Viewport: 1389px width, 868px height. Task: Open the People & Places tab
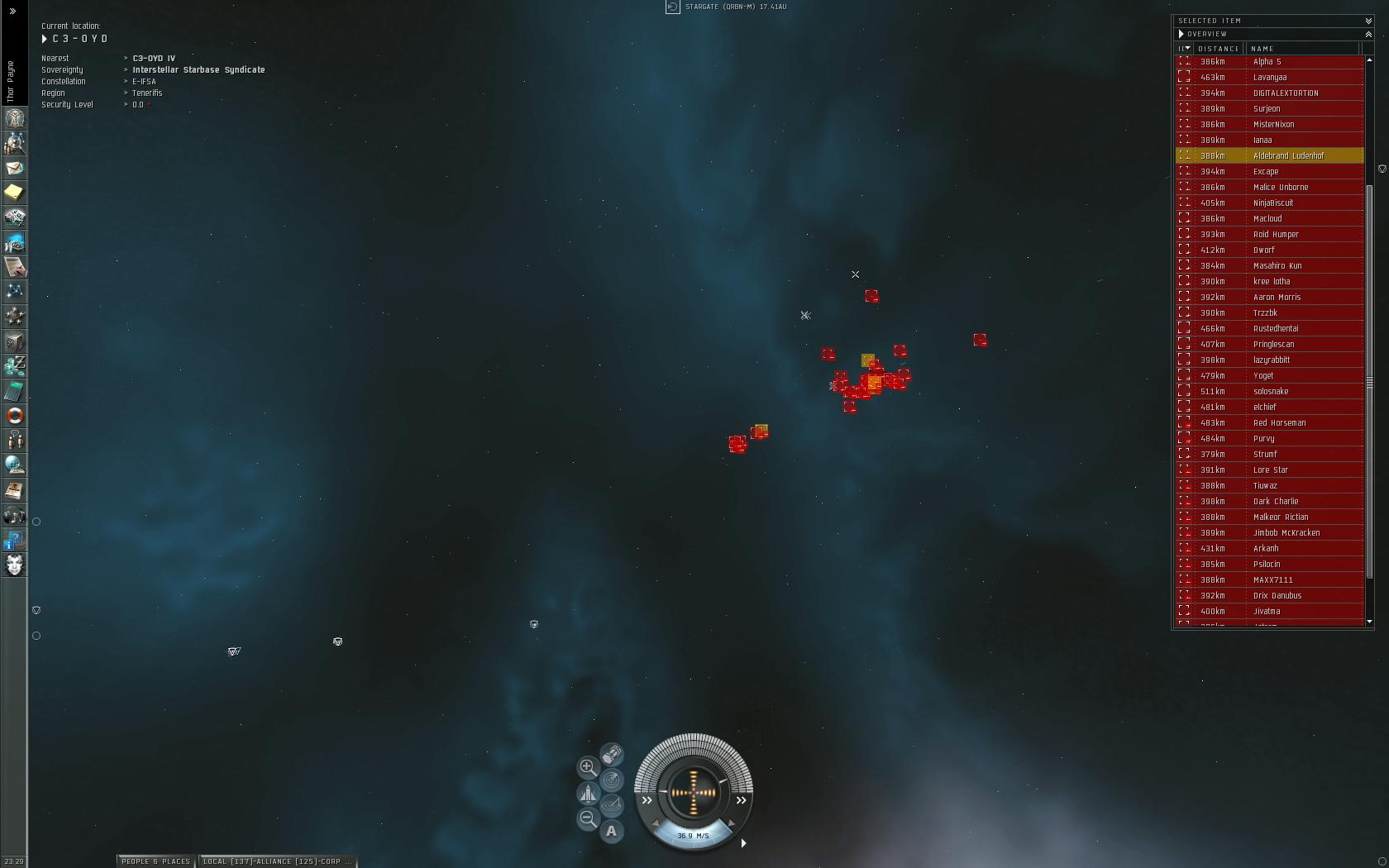tap(155, 861)
